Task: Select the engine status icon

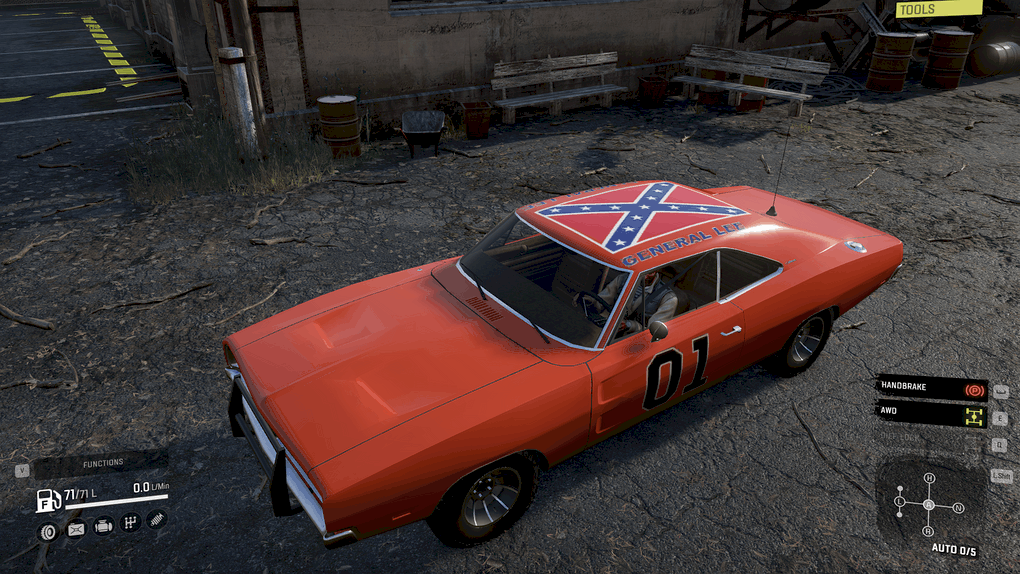Action: coord(103,526)
